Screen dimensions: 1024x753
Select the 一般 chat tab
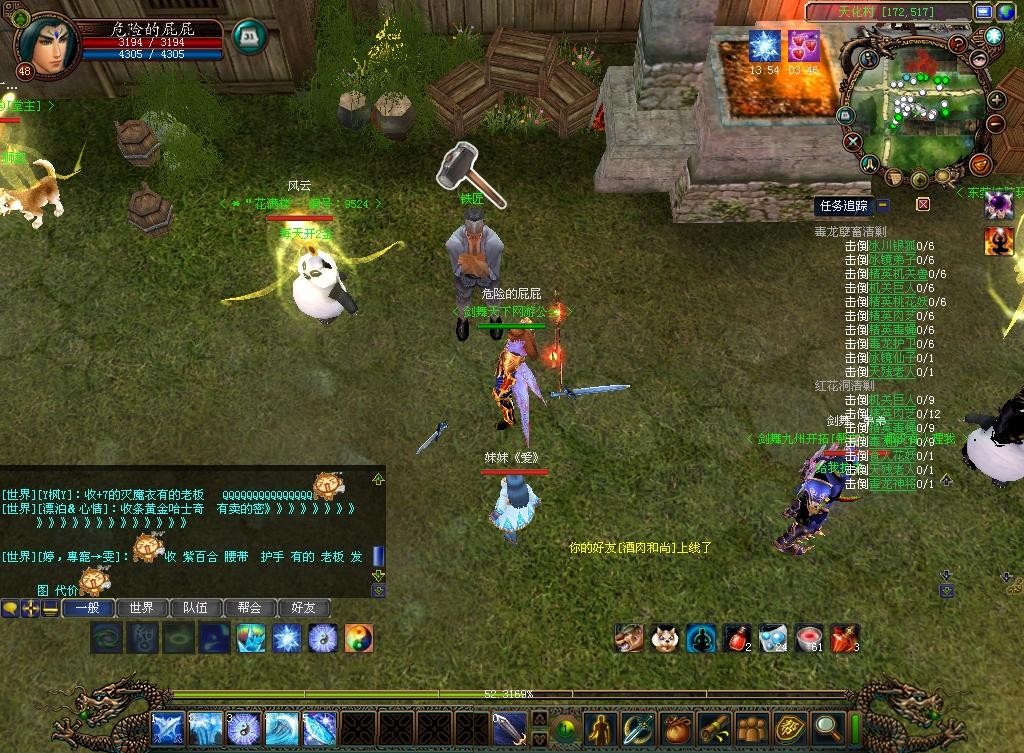pyautogui.click(x=88, y=608)
